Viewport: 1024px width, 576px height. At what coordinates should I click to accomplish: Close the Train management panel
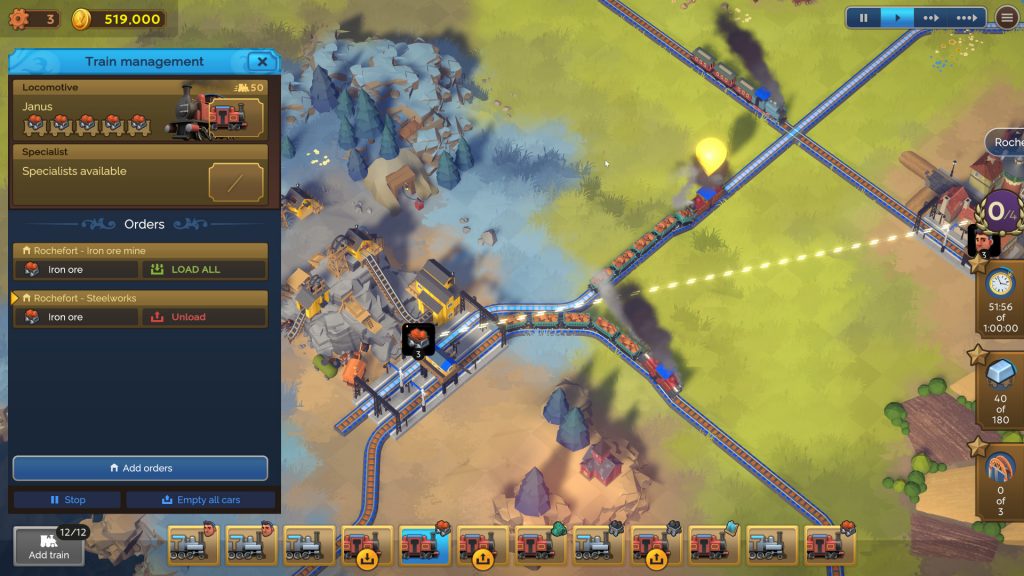pos(262,62)
